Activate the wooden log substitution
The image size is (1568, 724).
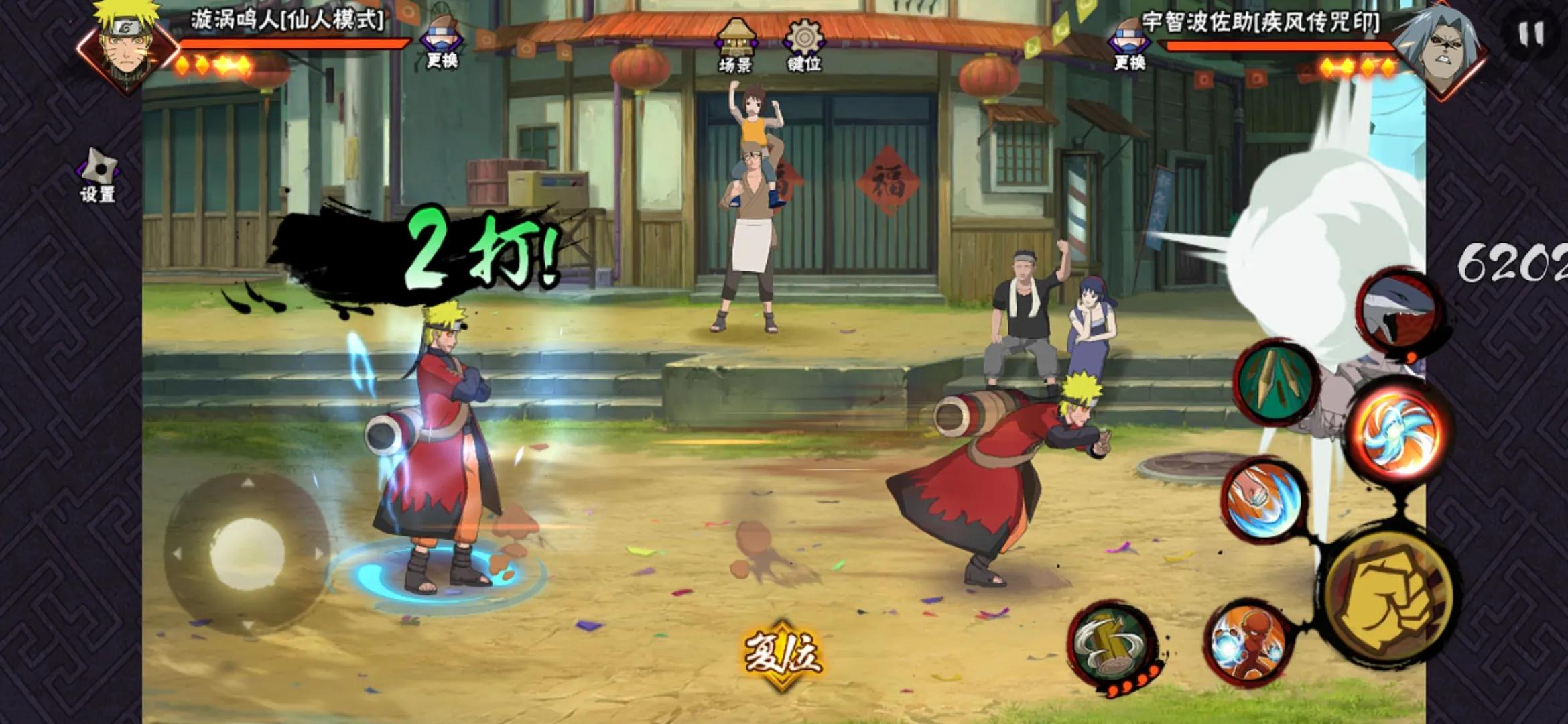pos(1112,644)
